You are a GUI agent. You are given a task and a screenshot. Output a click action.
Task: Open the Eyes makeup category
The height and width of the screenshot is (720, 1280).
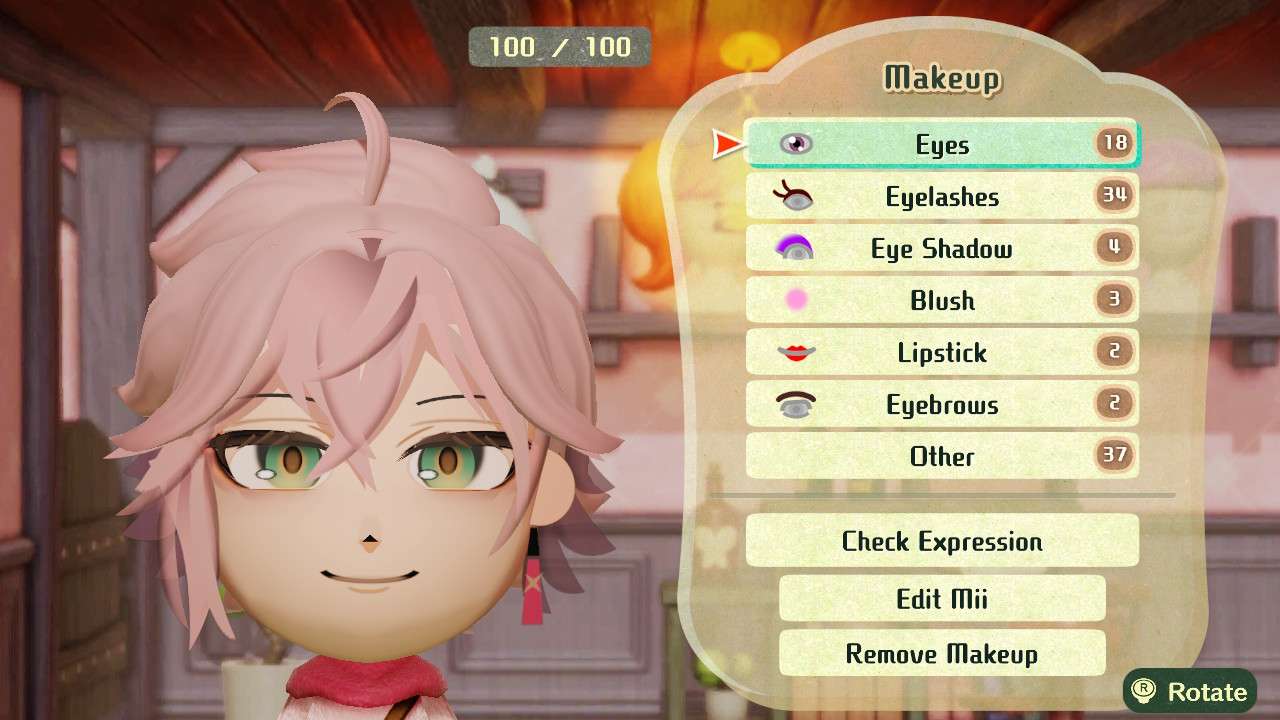(x=940, y=144)
